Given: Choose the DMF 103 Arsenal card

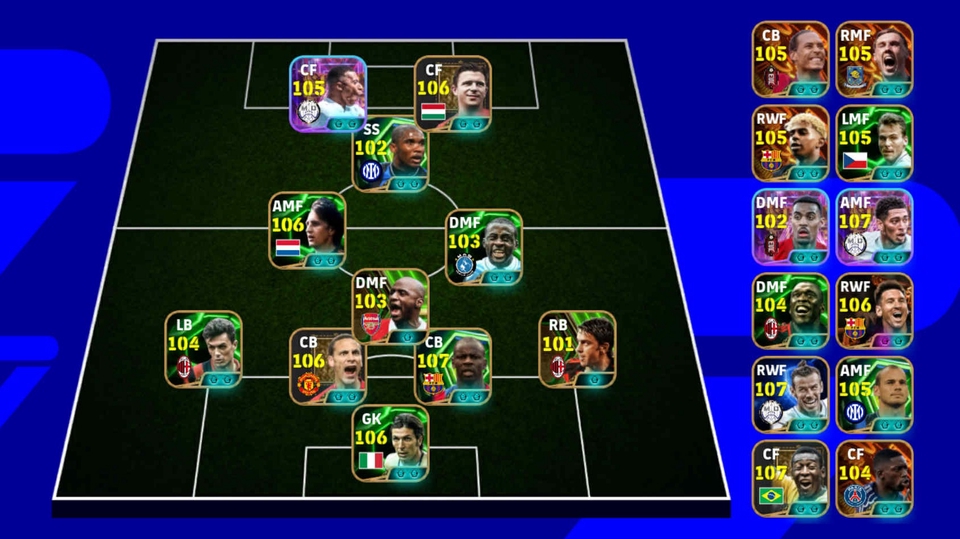Looking at the screenshot, I should [390, 306].
